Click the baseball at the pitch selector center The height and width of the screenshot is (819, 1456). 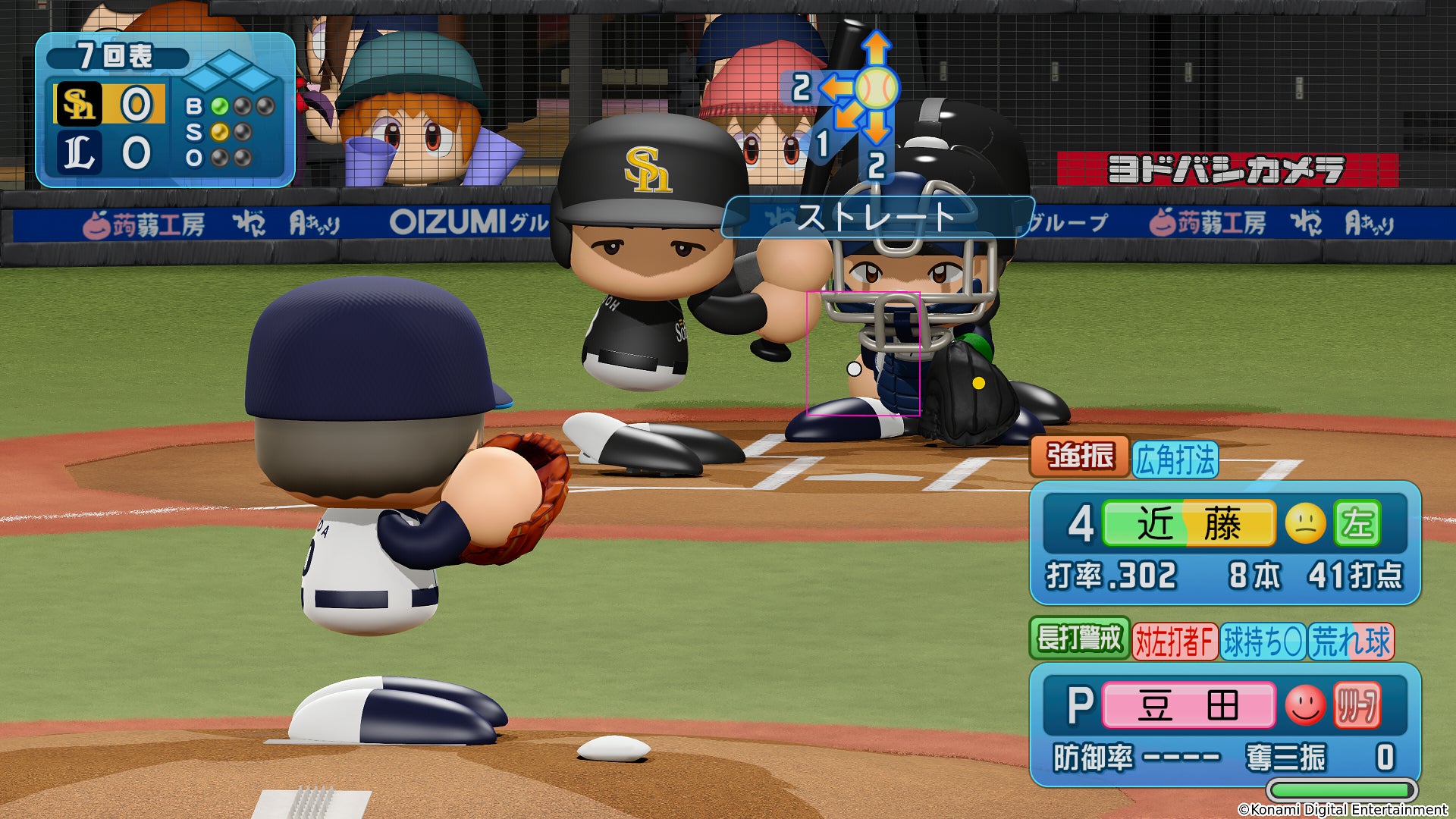(x=877, y=88)
